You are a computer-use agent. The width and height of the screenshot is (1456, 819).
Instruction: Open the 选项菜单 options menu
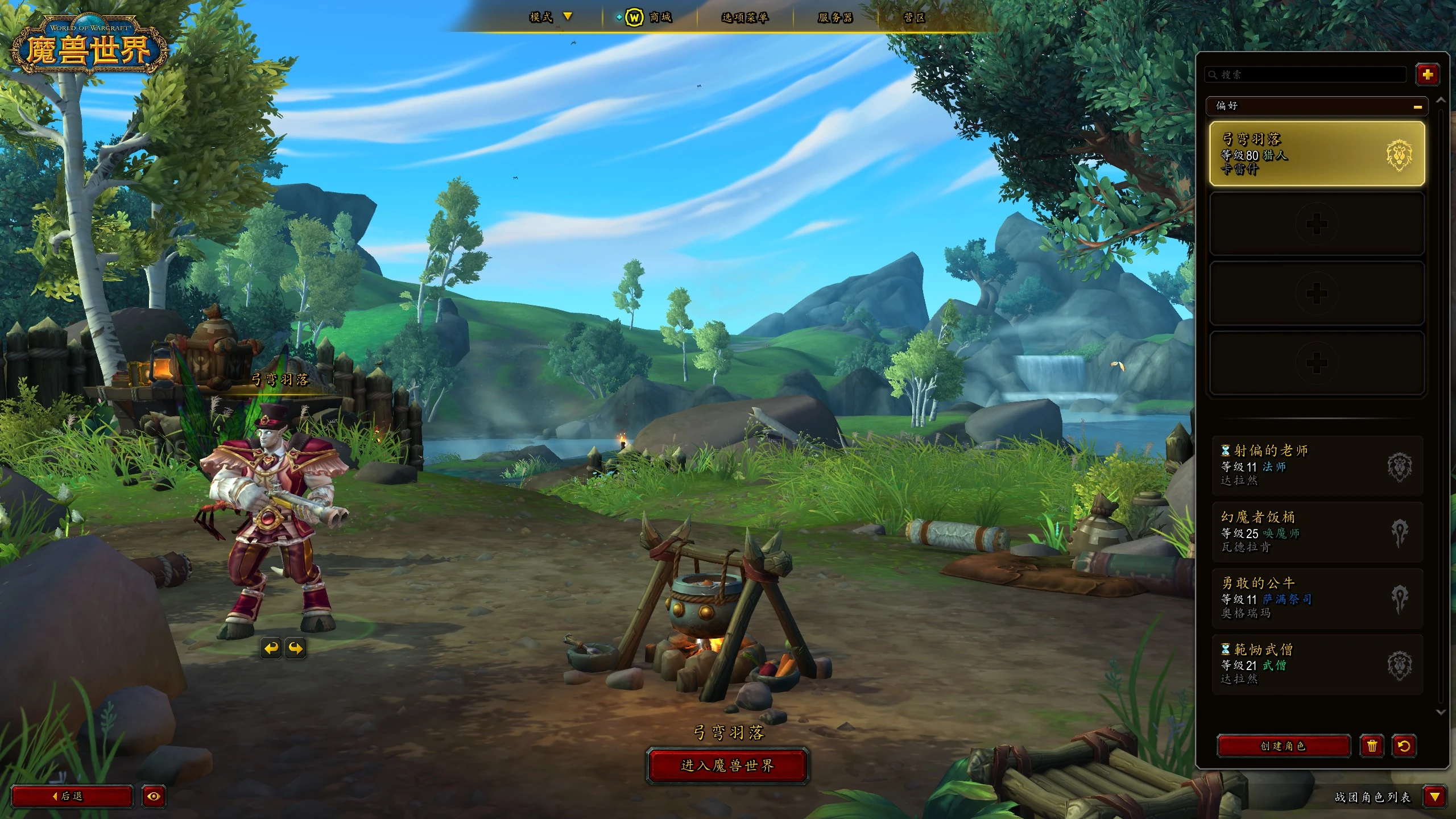coord(744,18)
